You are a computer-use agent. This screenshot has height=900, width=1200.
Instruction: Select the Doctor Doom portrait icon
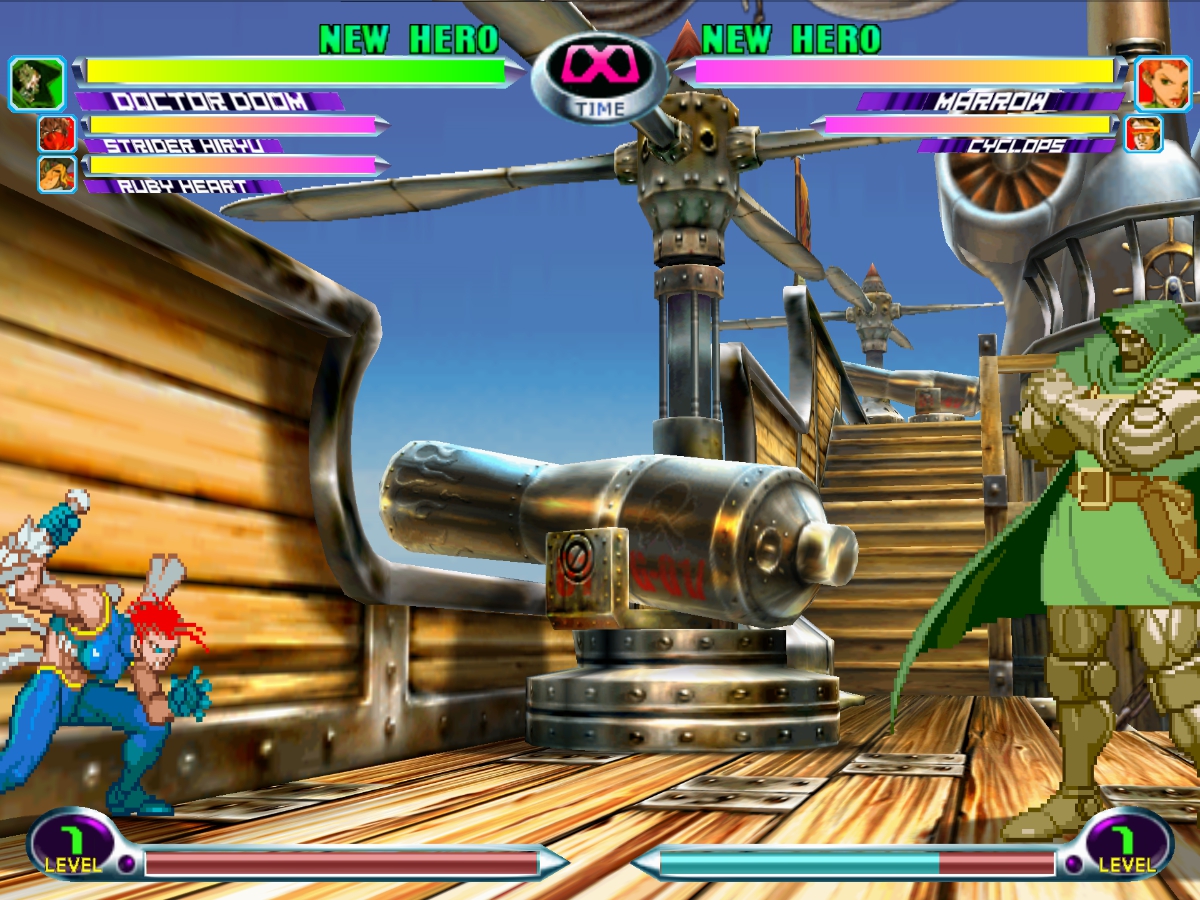[x=37, y=84]
